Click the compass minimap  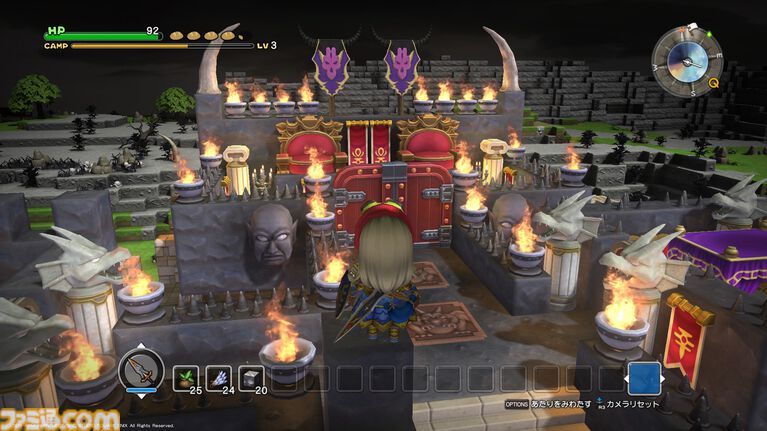click(x=685, y=56)
